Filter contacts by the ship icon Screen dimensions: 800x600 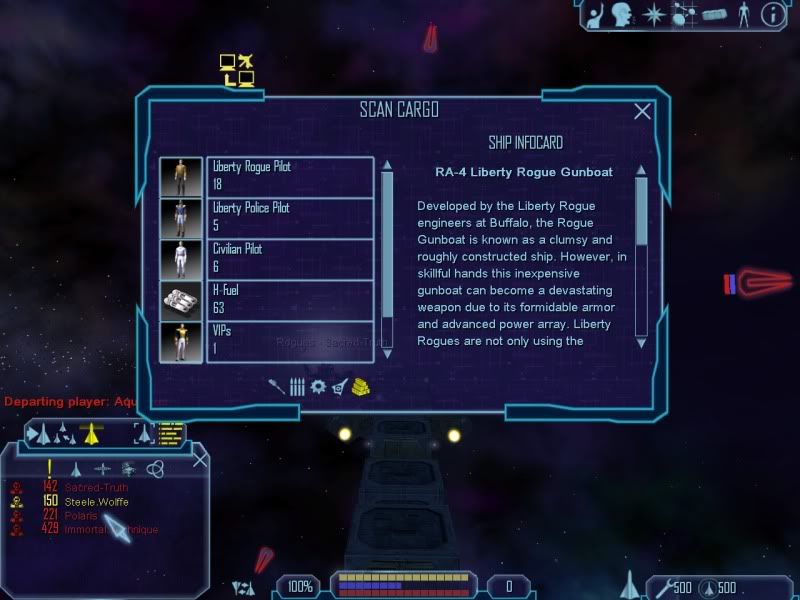pyautogui.click(x=76, y=468)
